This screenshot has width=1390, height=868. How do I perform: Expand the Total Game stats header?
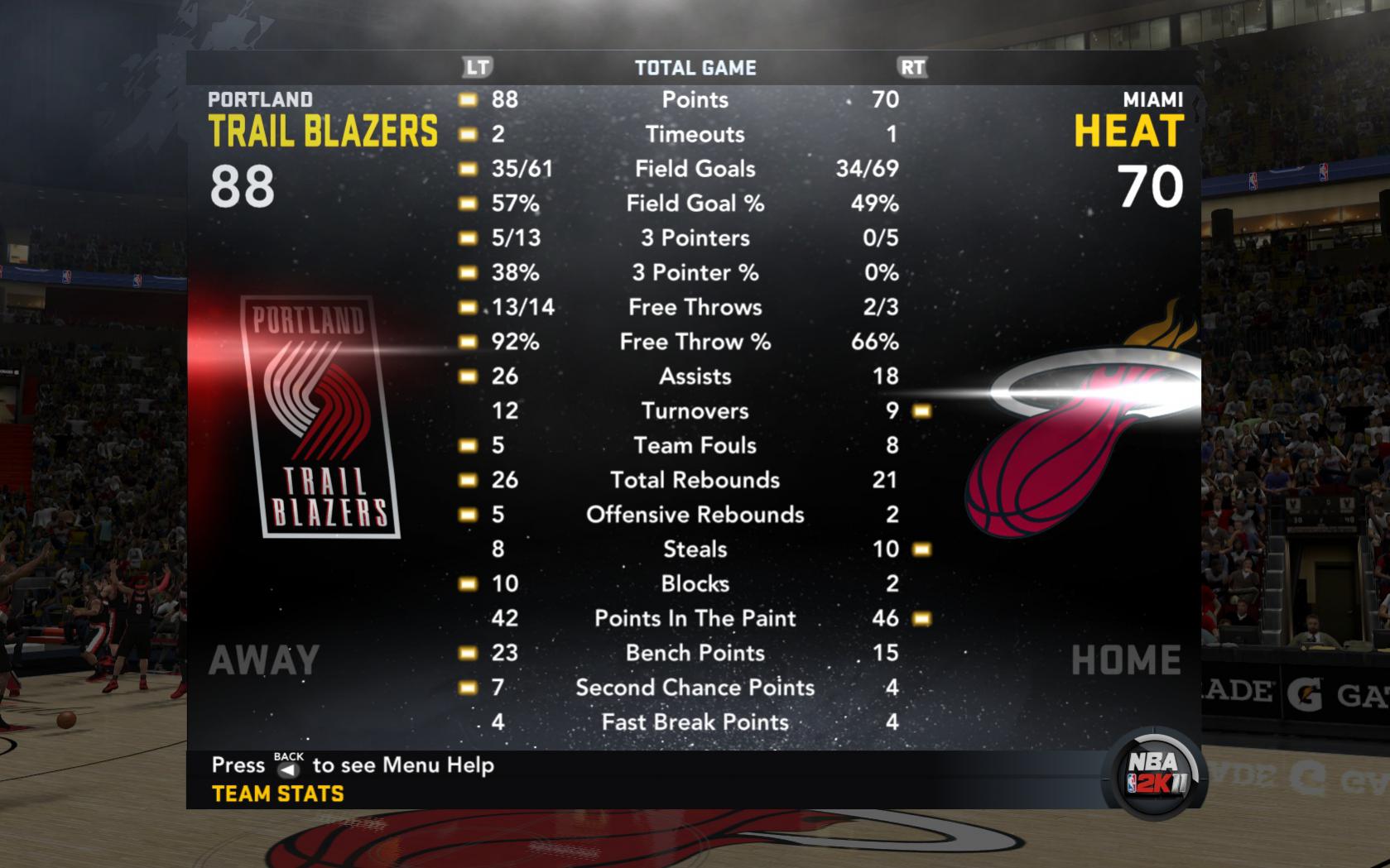point(695,68)
